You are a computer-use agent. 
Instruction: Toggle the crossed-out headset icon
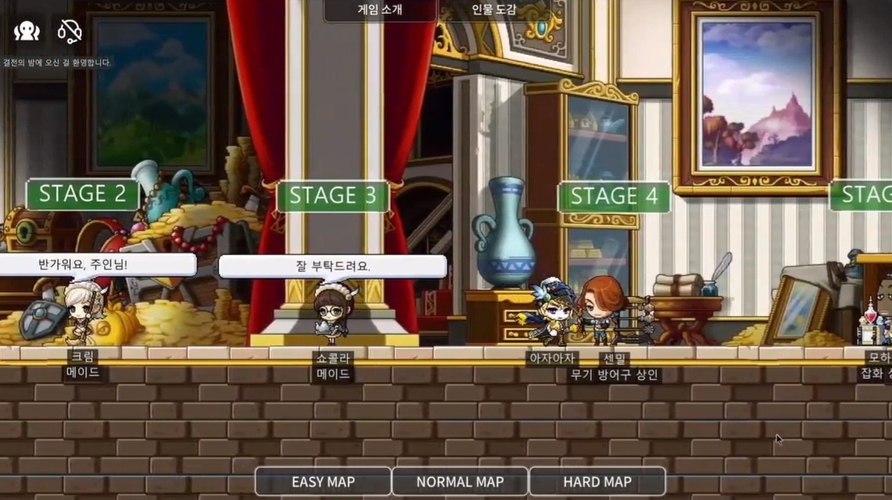[x=69, y=31]
